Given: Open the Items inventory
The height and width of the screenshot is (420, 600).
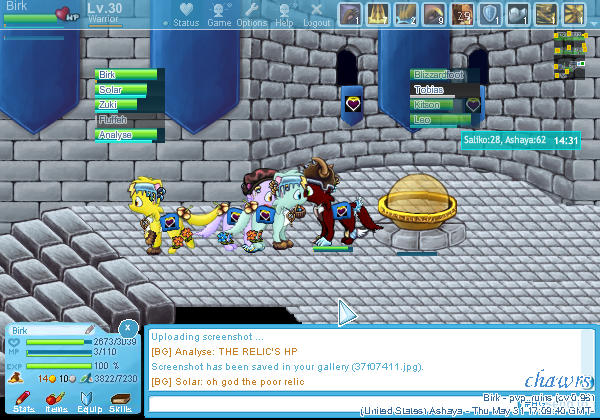Looking at the screenshot, I should [x=56, y=402].
